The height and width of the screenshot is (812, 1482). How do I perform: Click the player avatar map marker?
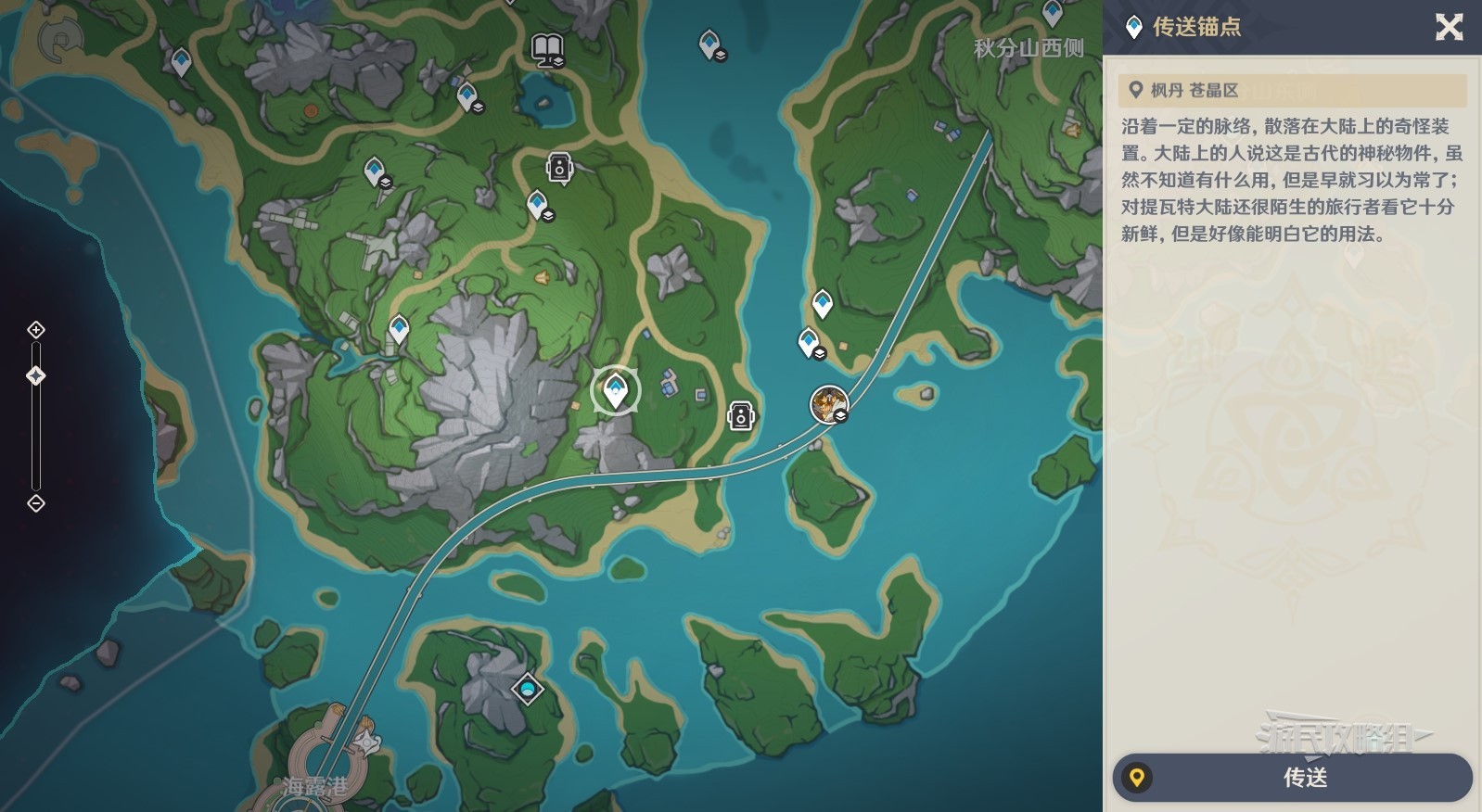click(828, 404)
